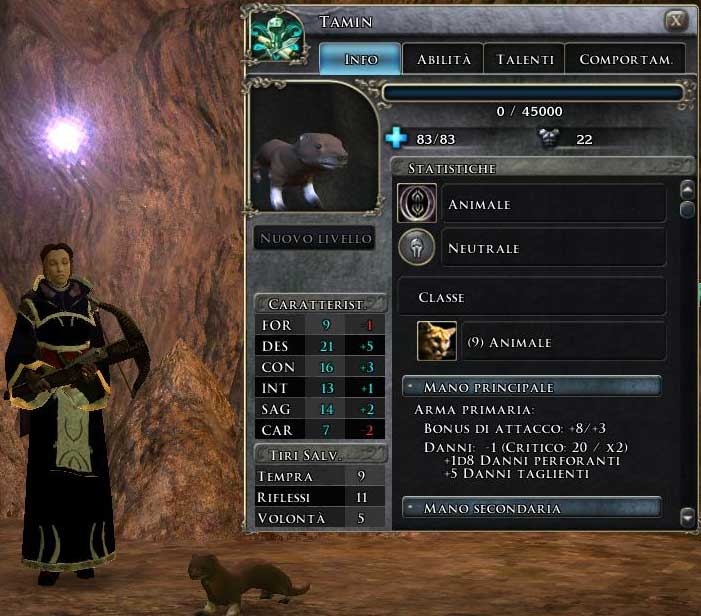Screen dimensions: 701x616
Task: Collapse the Mano Principale section
Action: (x=410, y=387)
